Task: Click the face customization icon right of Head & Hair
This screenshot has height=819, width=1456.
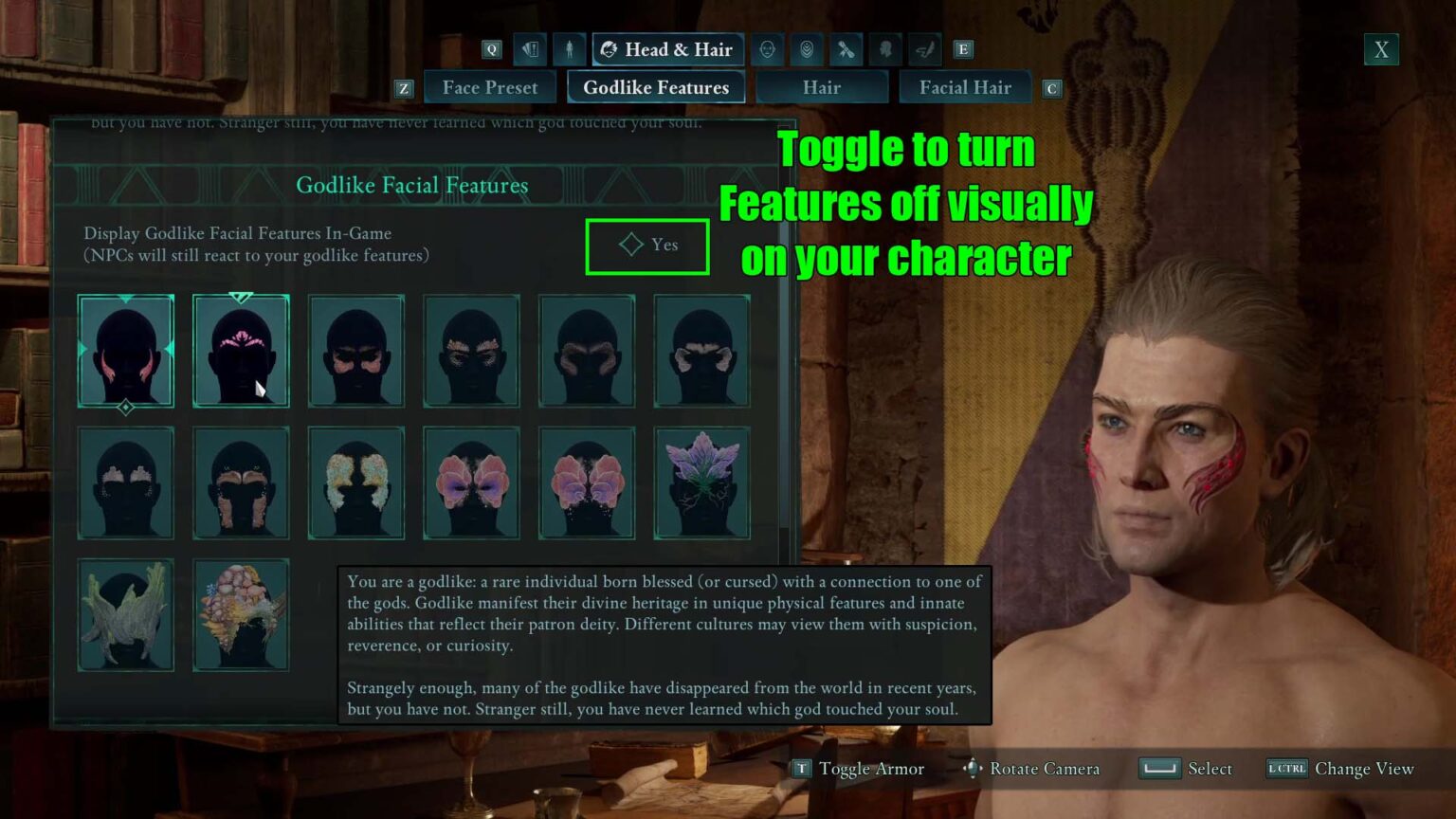Action: pyautogui.click(x=767, y=49)
